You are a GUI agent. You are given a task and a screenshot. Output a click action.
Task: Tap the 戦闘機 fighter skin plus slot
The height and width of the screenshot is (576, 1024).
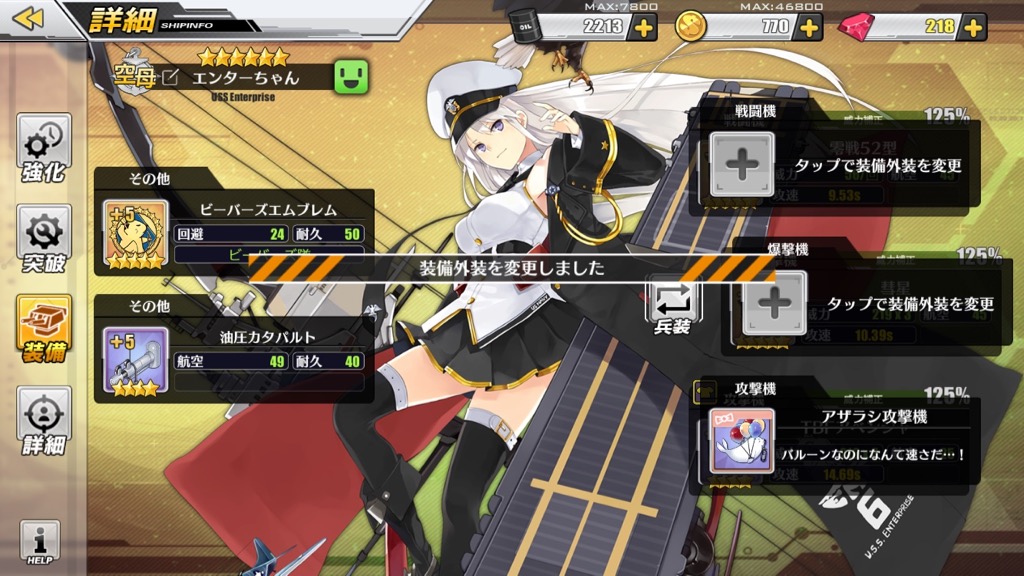tap(741, 163)
